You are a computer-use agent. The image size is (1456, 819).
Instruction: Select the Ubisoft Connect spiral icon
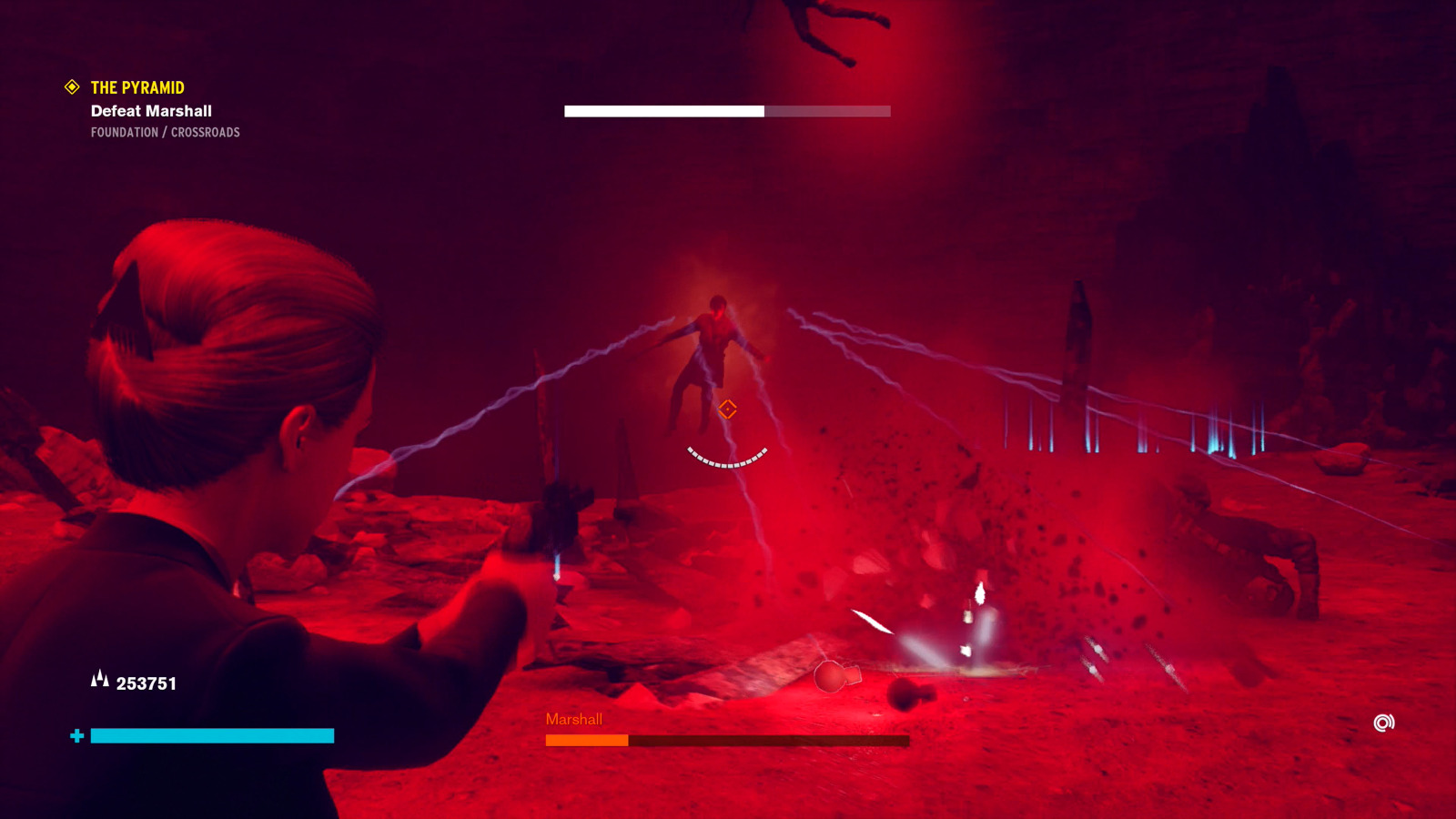point(1383,723)
